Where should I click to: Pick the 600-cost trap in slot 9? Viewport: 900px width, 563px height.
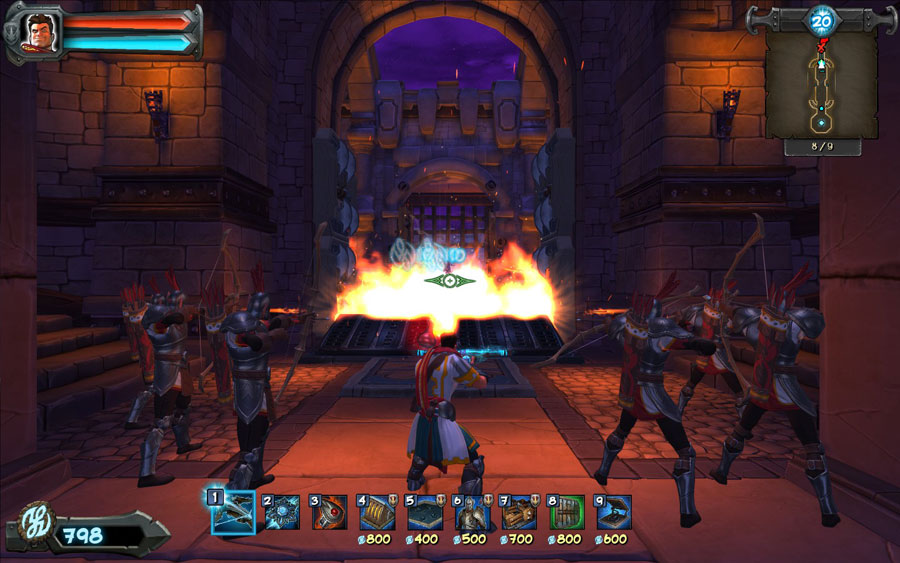[x=613, y=512]
